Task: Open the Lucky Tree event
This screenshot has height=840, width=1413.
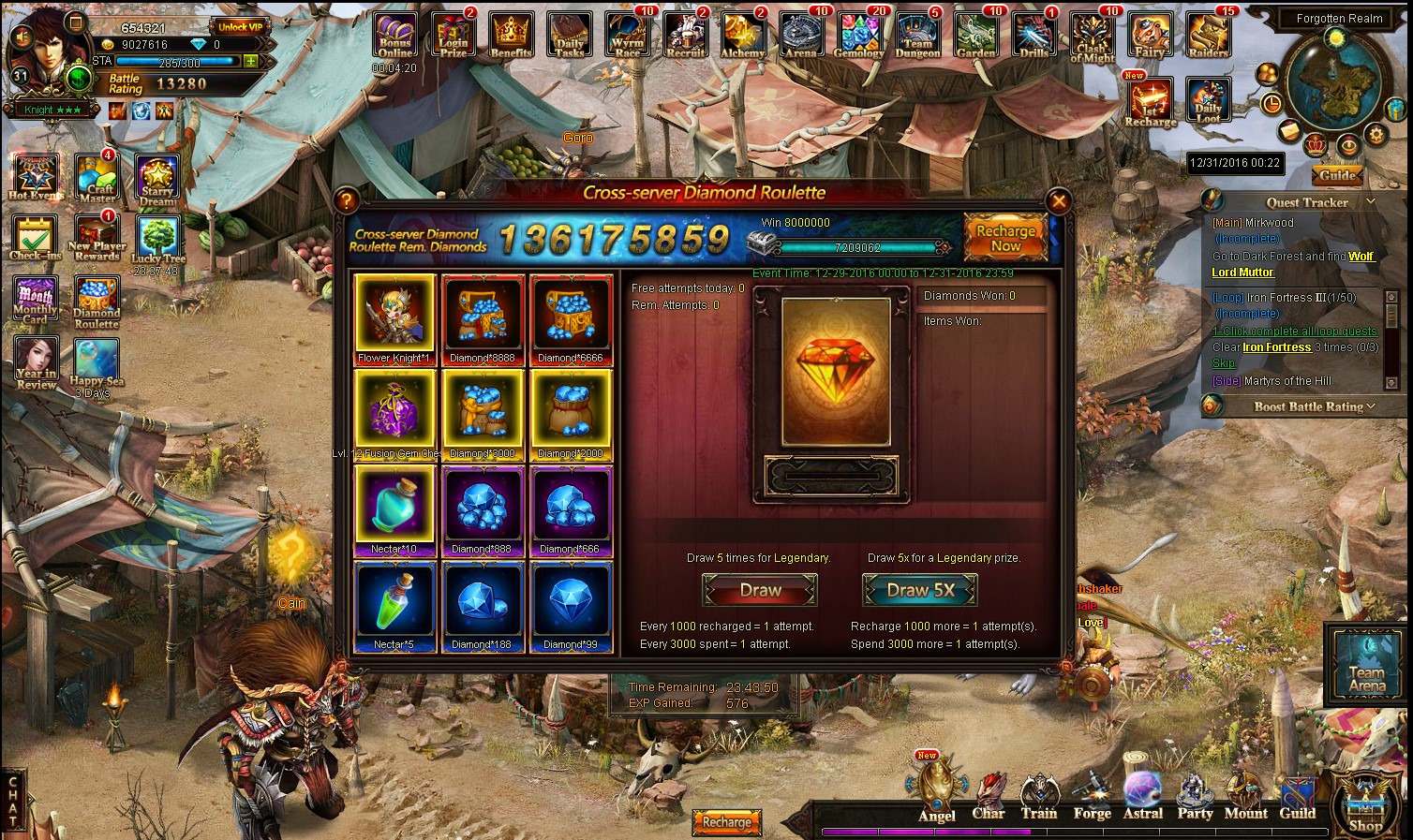Action: tap(158, 239)
